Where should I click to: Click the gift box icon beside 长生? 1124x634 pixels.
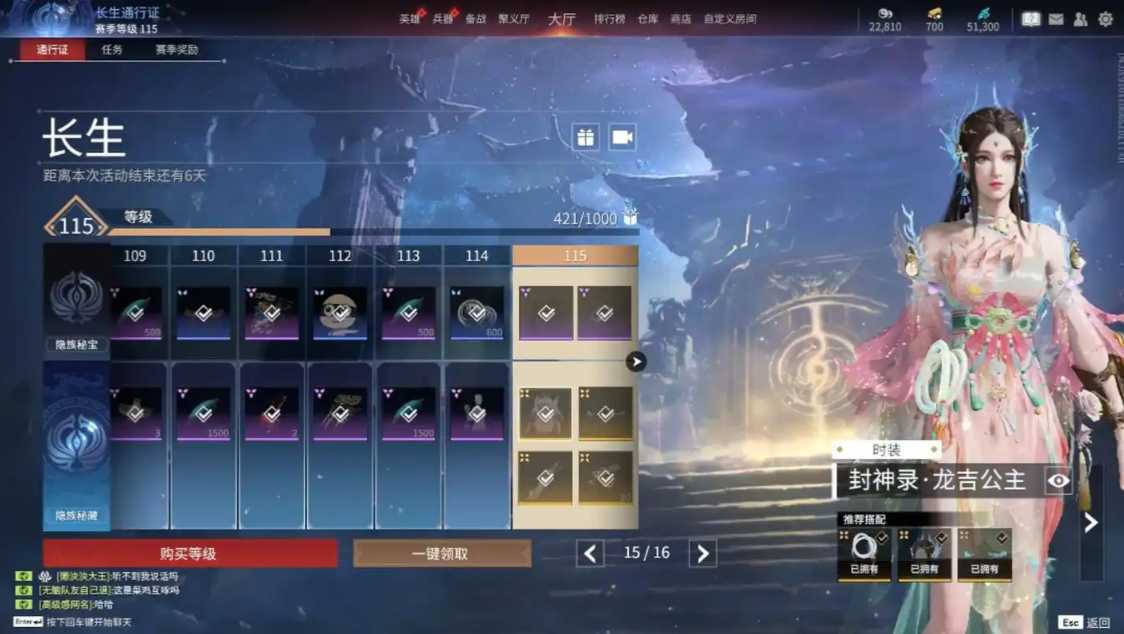(x=586, y=137)
